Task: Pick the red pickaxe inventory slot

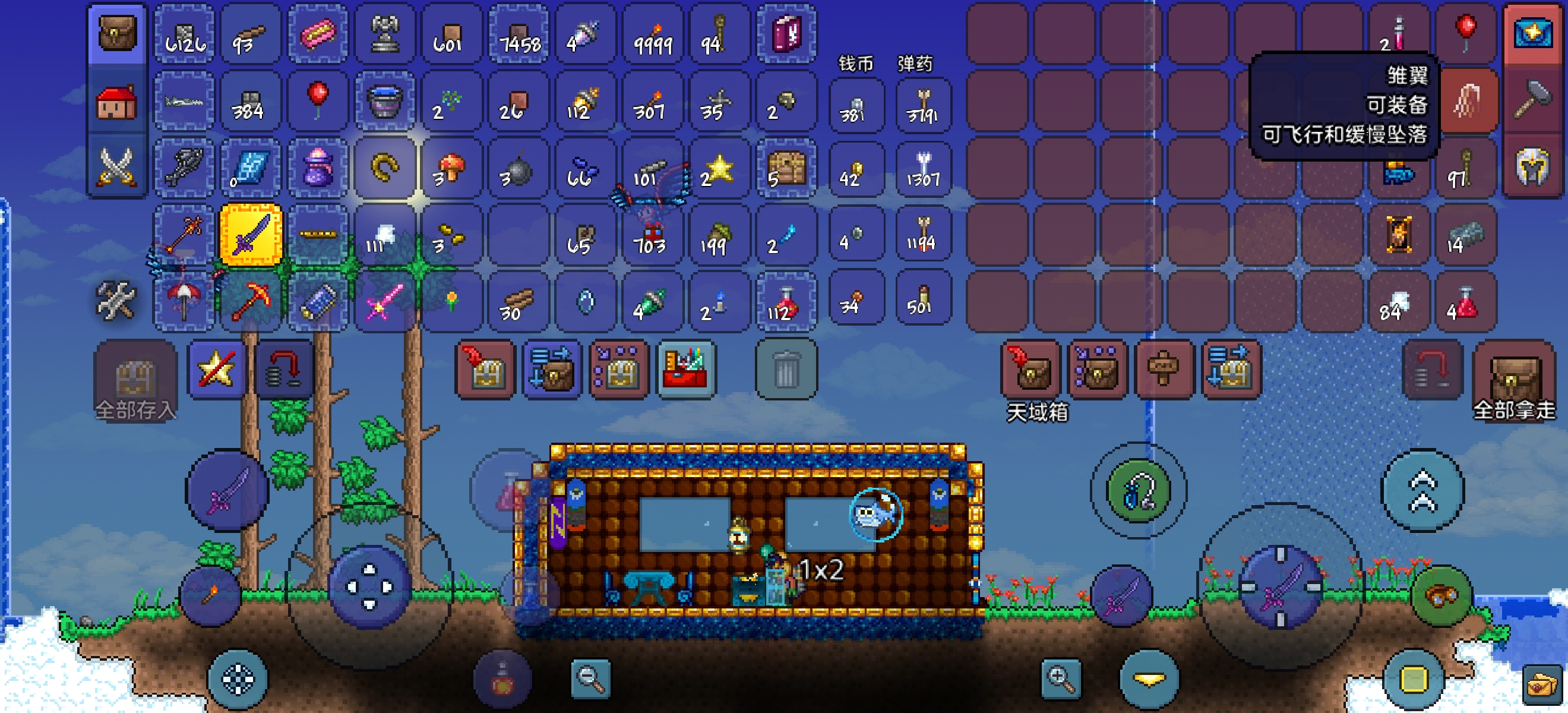Action: pos(251,301)
